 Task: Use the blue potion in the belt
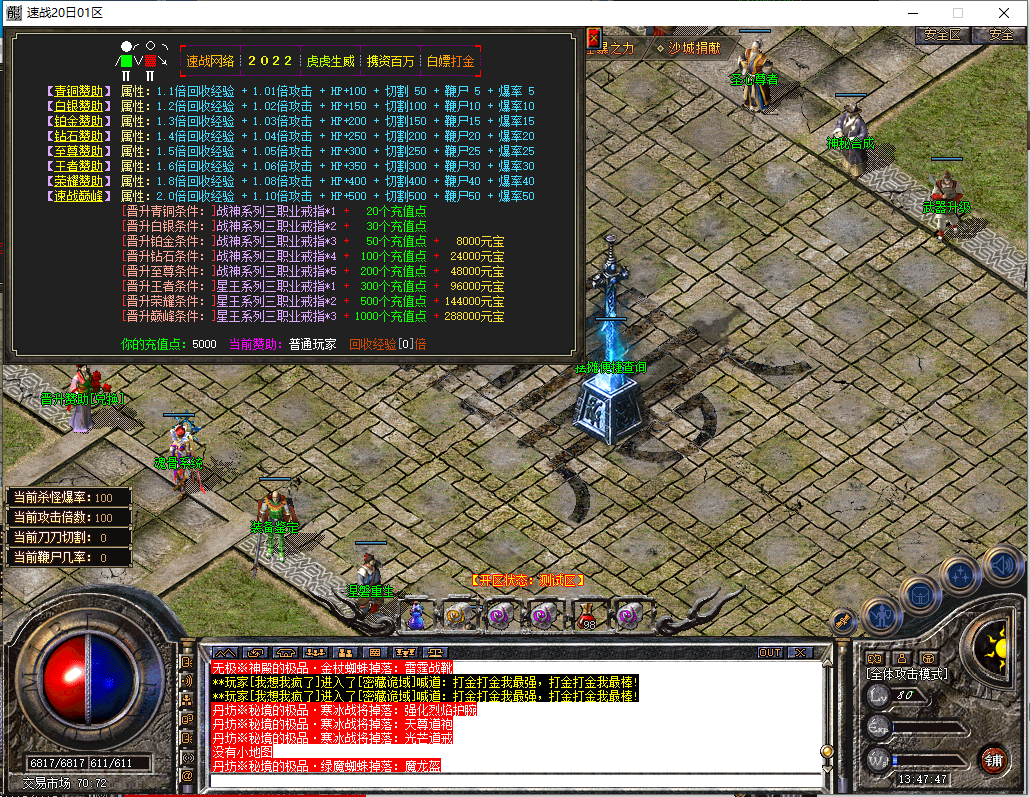click(418, 614)
